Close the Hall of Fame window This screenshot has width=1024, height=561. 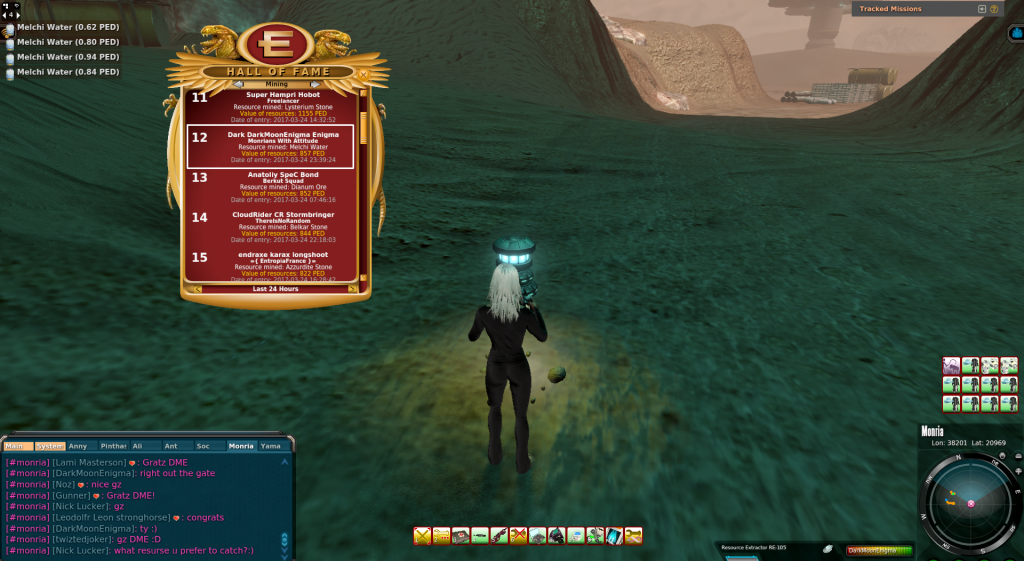[363, 73]
